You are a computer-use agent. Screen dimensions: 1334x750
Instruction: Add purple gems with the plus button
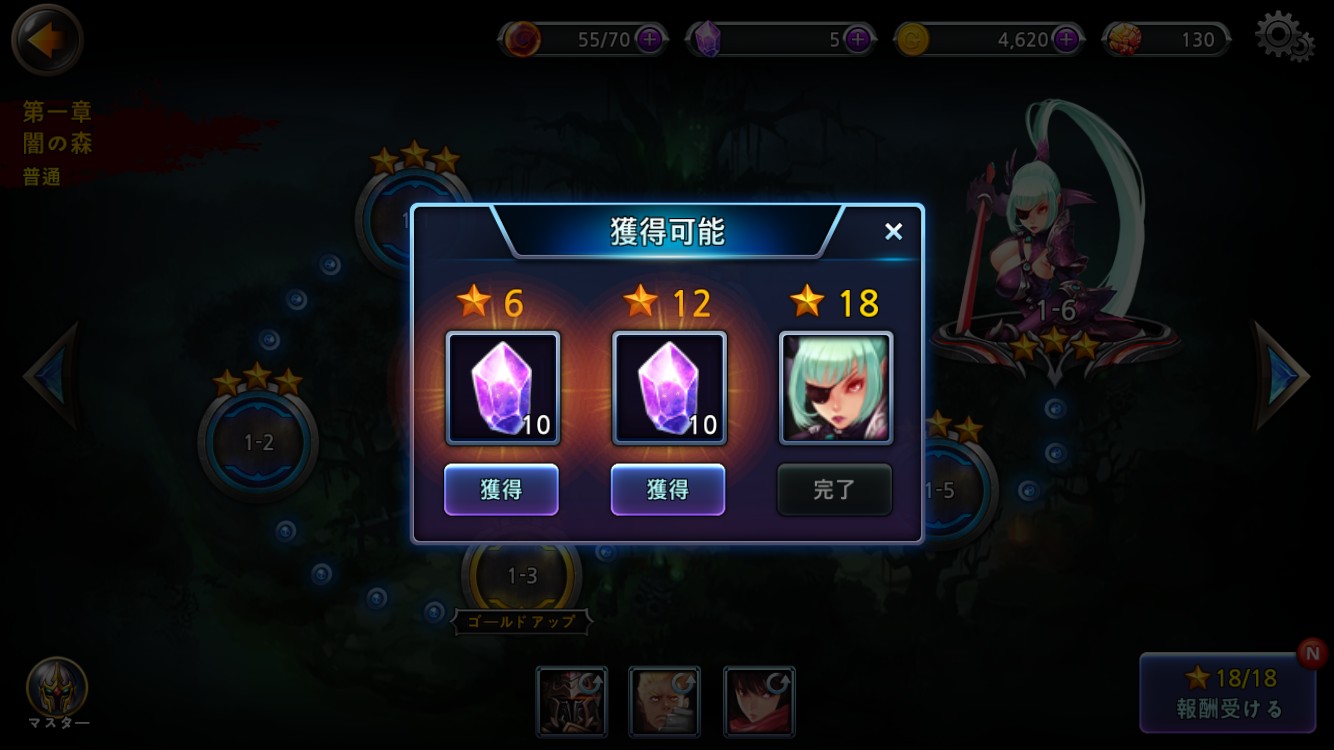click(x=857, y=40)
